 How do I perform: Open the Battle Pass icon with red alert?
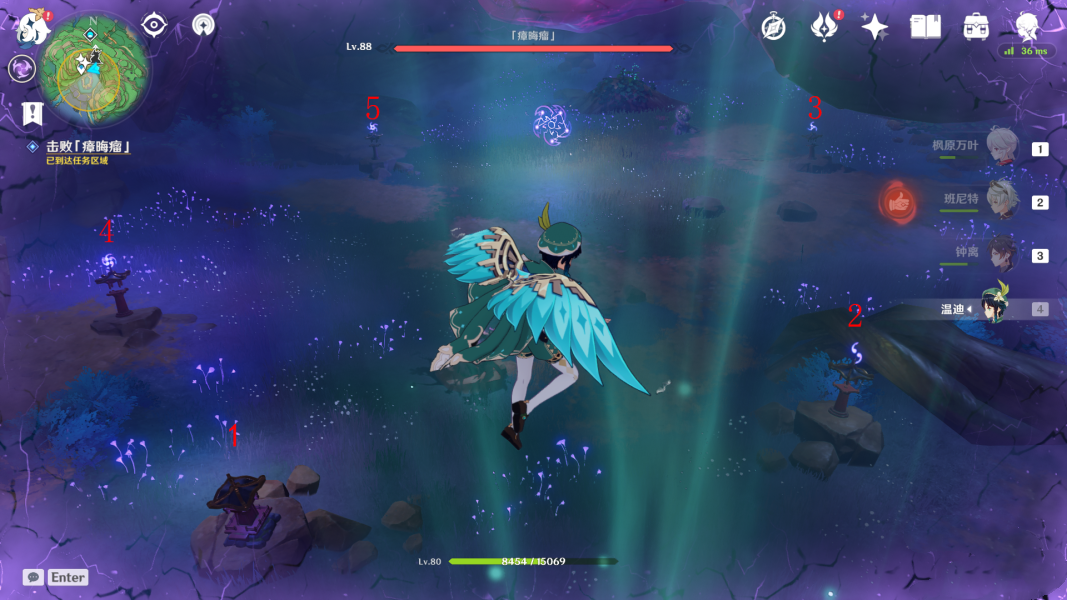(824, 27)
